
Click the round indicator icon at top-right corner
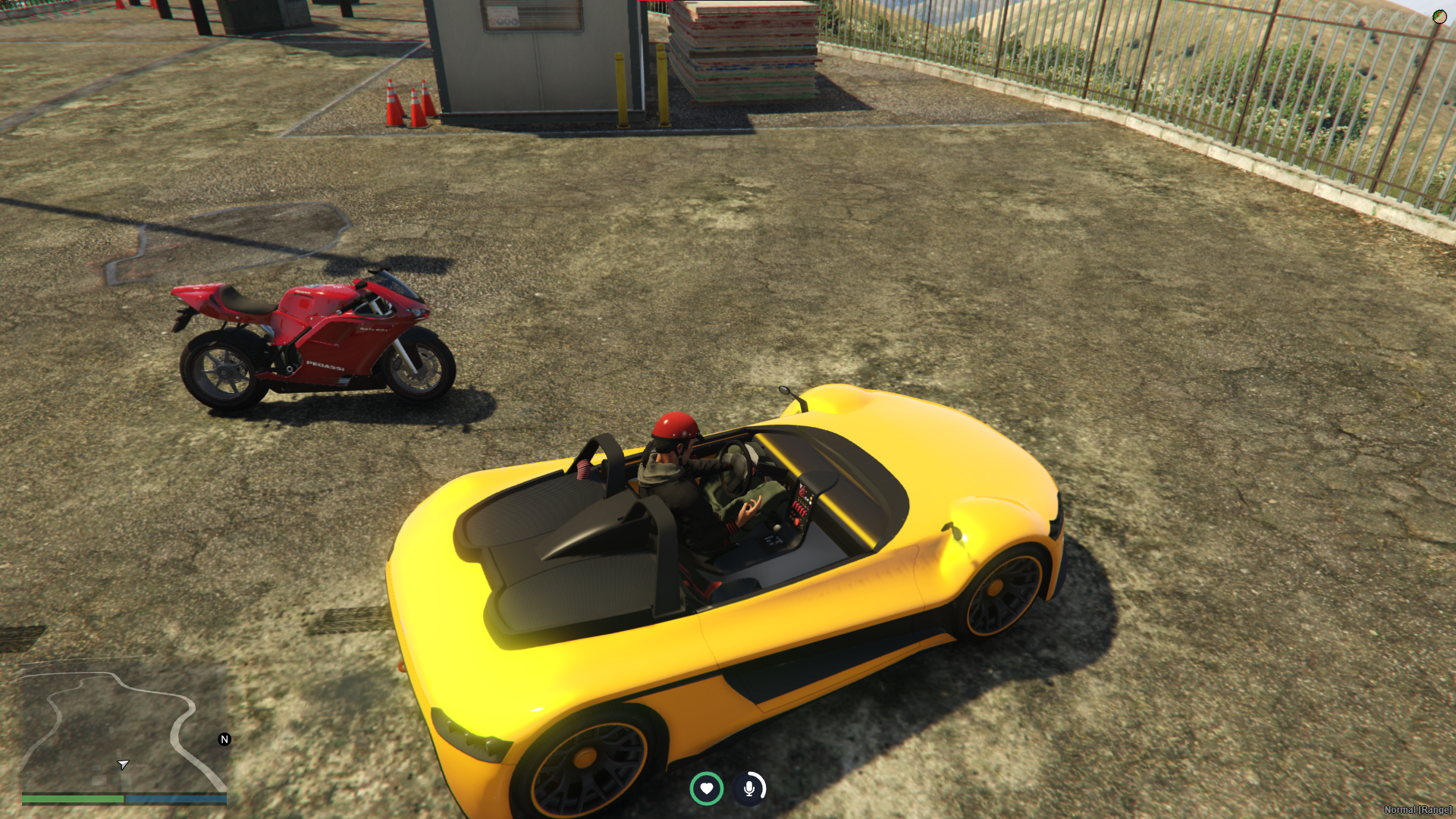tap(1439, 16)
